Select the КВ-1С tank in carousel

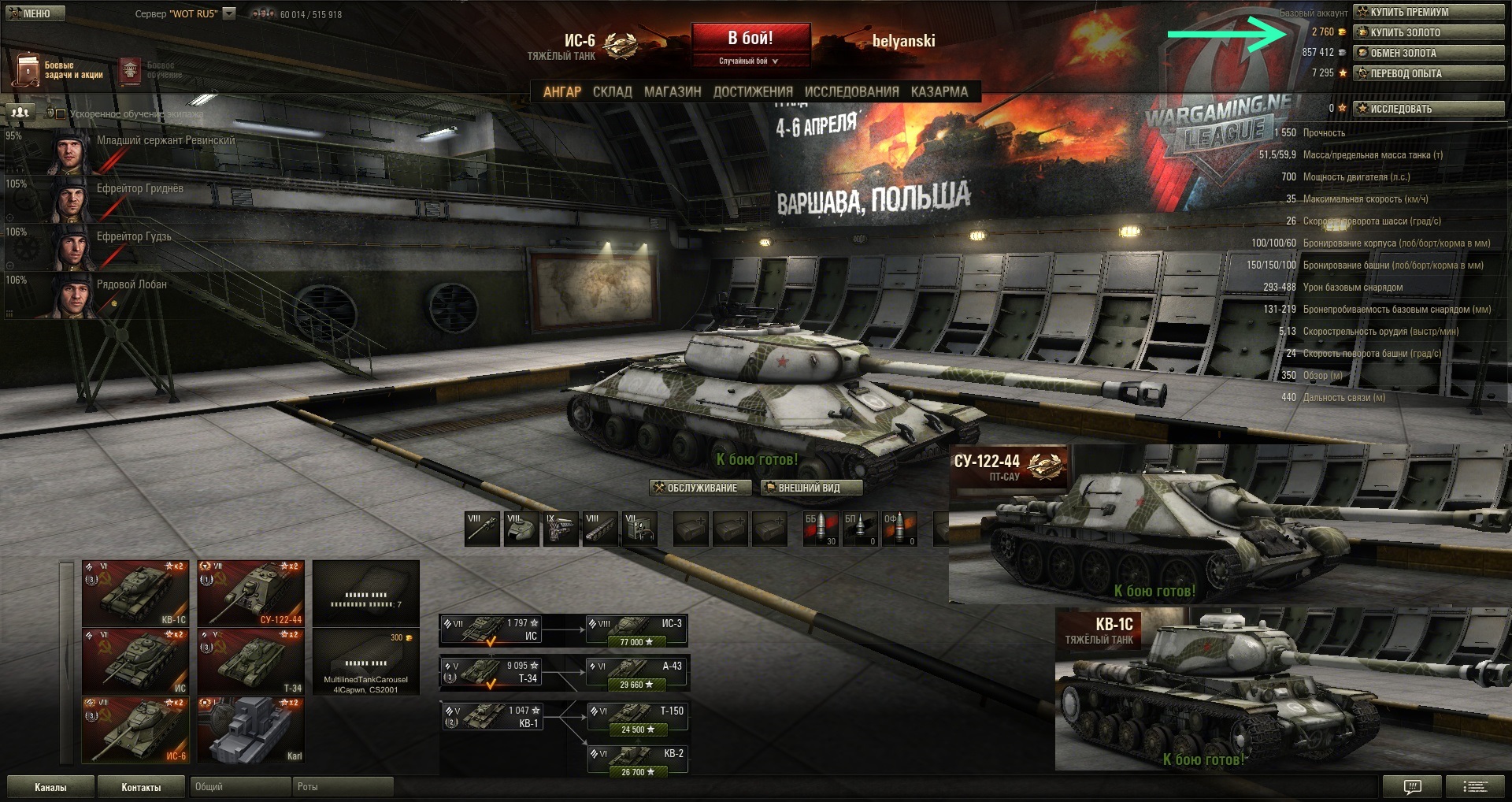pos(135,593)
